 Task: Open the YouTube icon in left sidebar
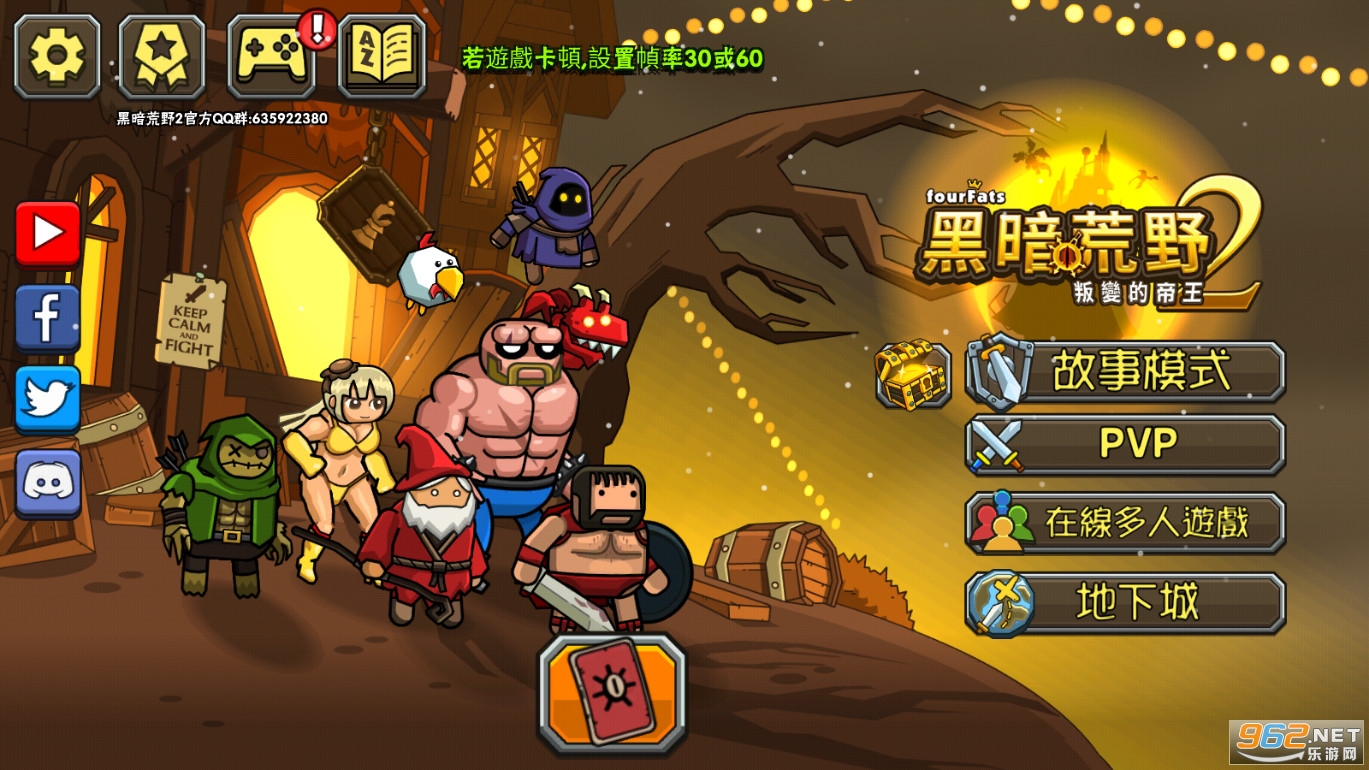tap(46, 232)
